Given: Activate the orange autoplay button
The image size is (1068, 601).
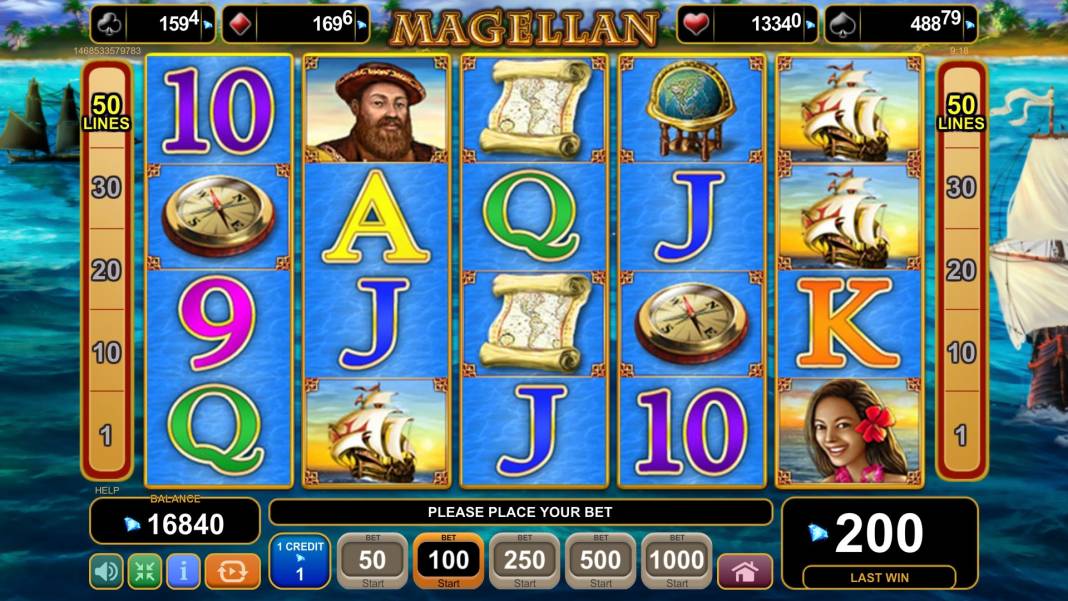Looking at the screenshot, I should 232,571.
